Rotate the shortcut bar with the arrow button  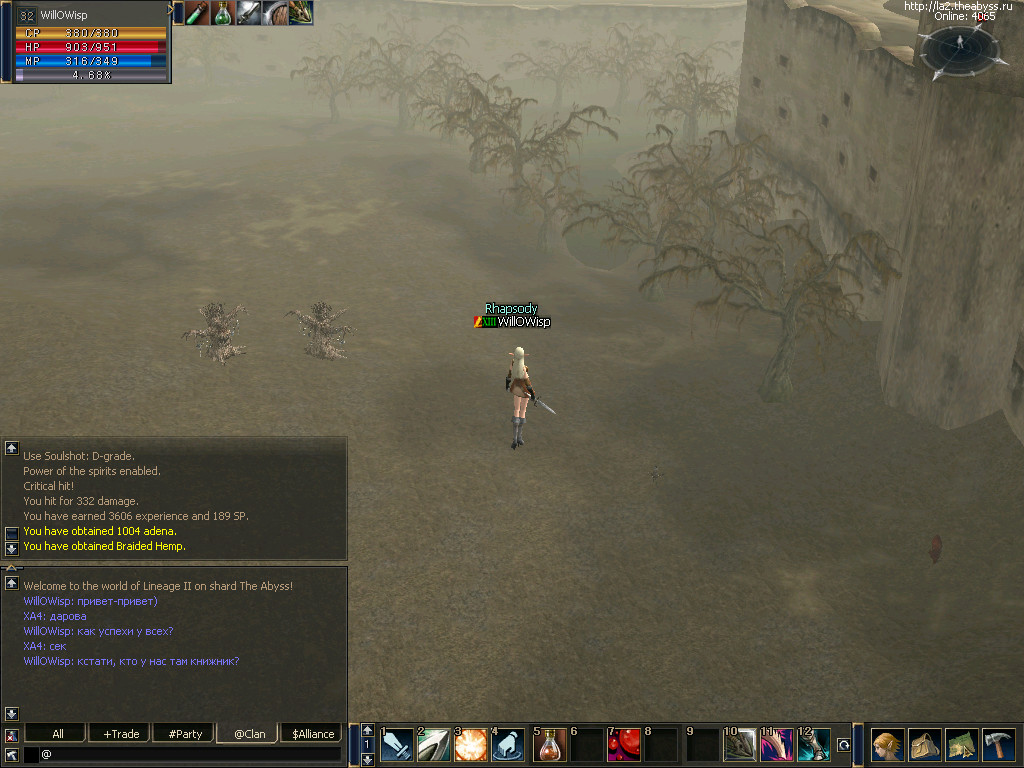click(844, 745)
